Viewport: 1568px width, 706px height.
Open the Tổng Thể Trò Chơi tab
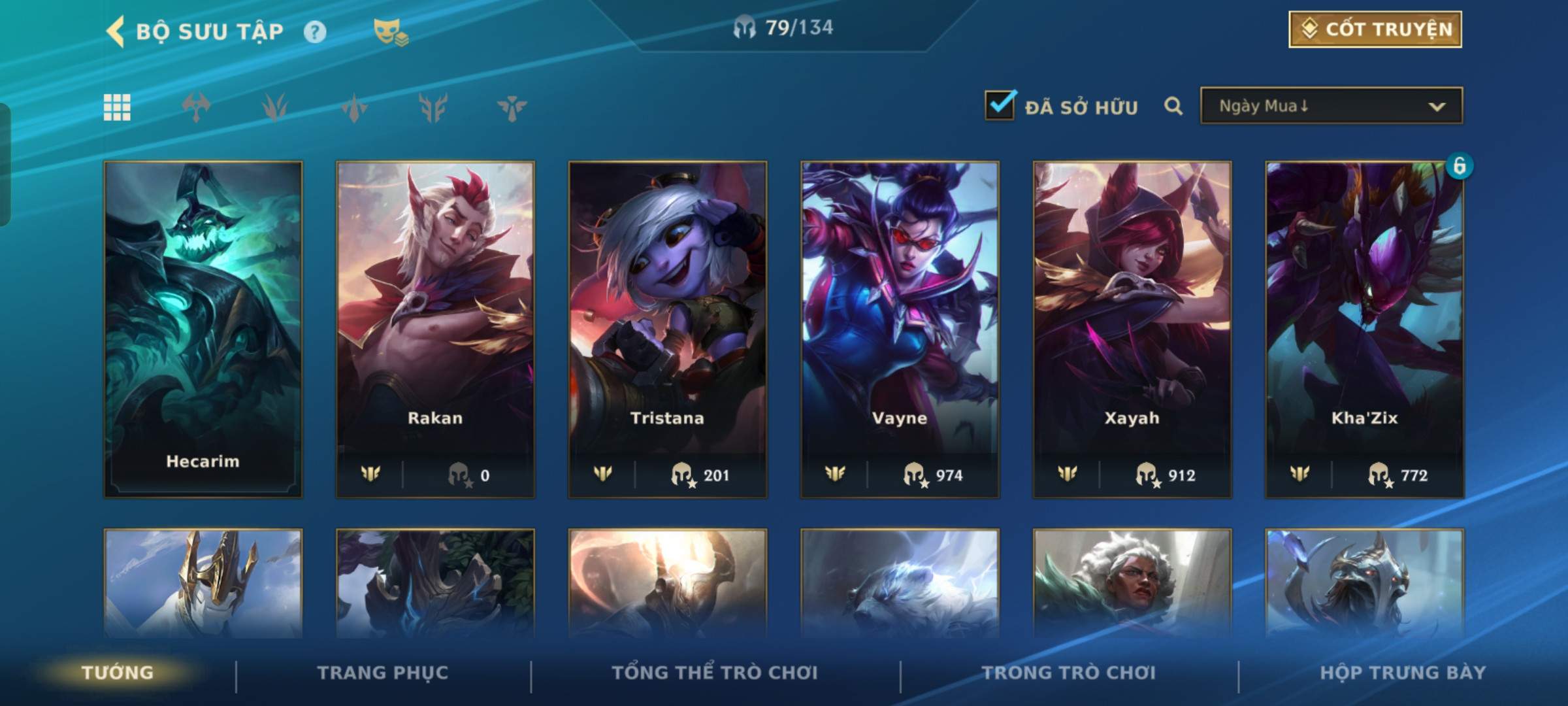715,673
